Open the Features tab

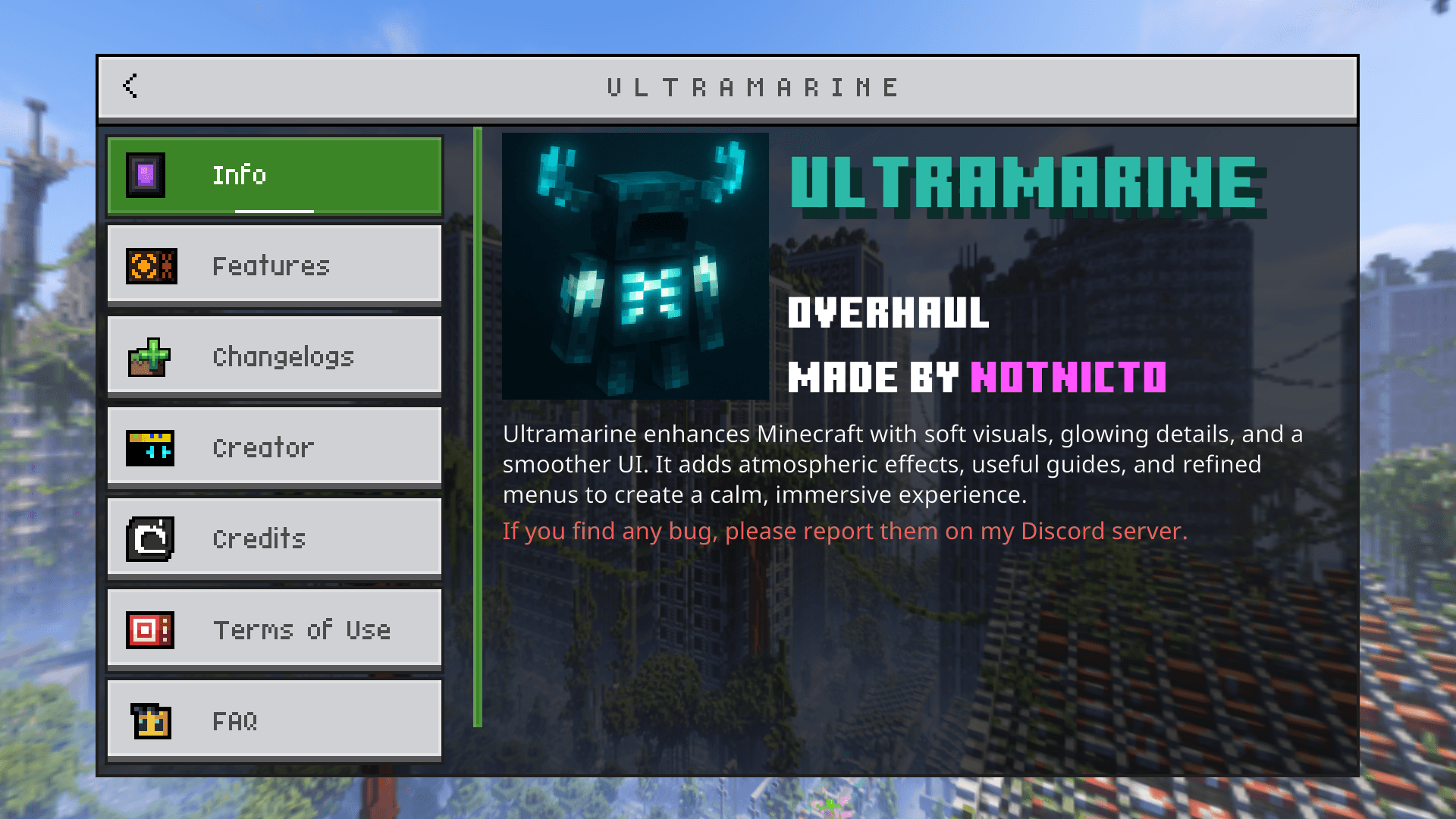pos(273,265)
